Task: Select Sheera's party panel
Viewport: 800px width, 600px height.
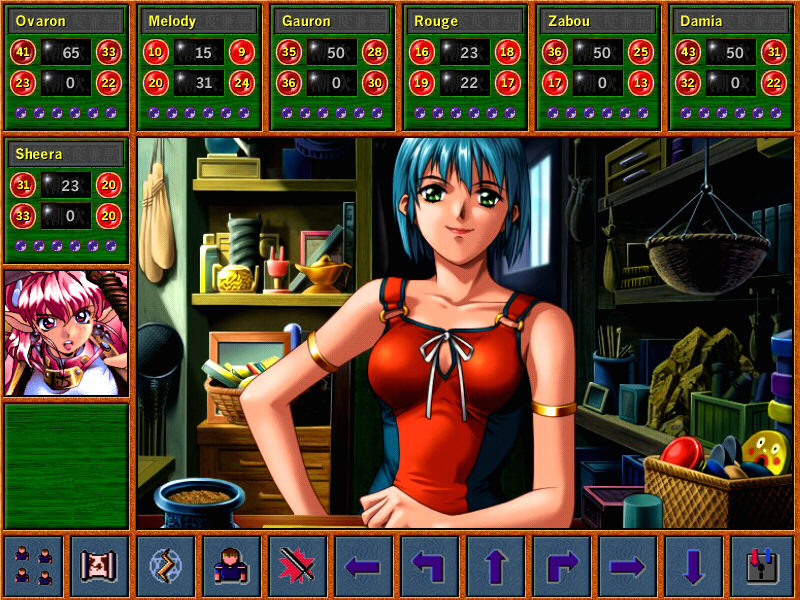Action: (x=66, y=199)
